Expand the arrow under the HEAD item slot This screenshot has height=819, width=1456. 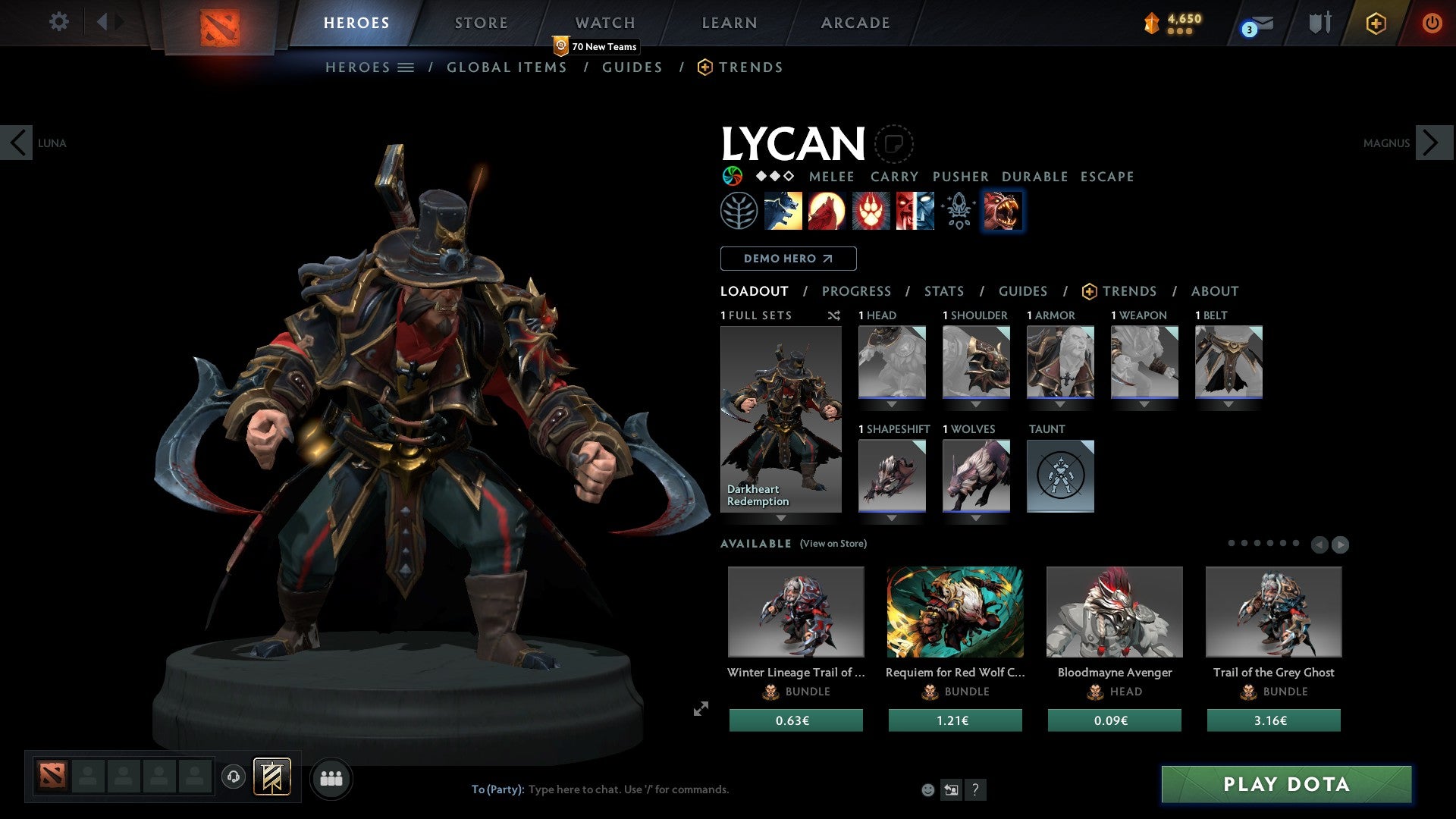[x=892, y=404]
